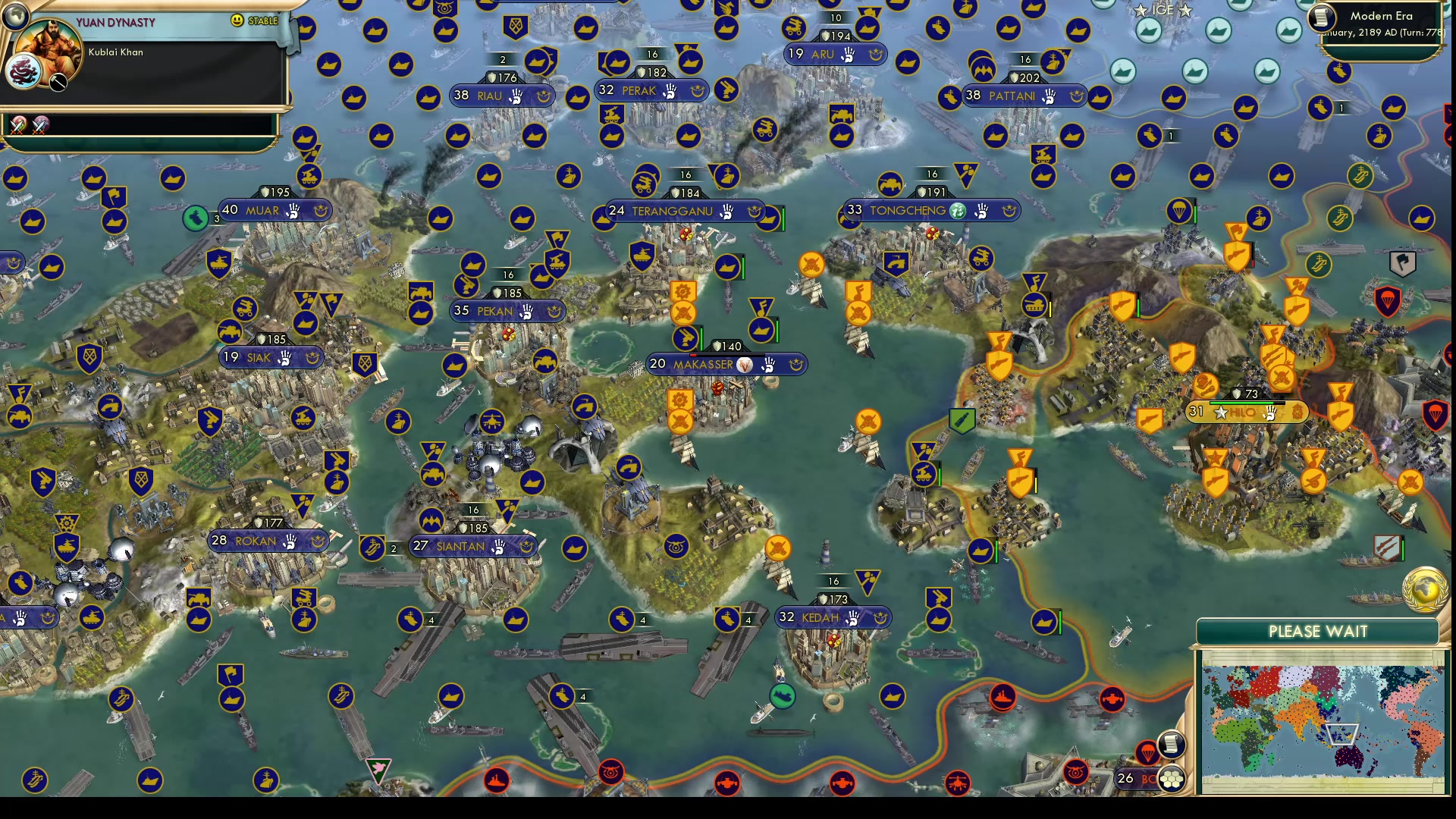Click the puppet hand icon on the Makasser banner

pos(769,365)
